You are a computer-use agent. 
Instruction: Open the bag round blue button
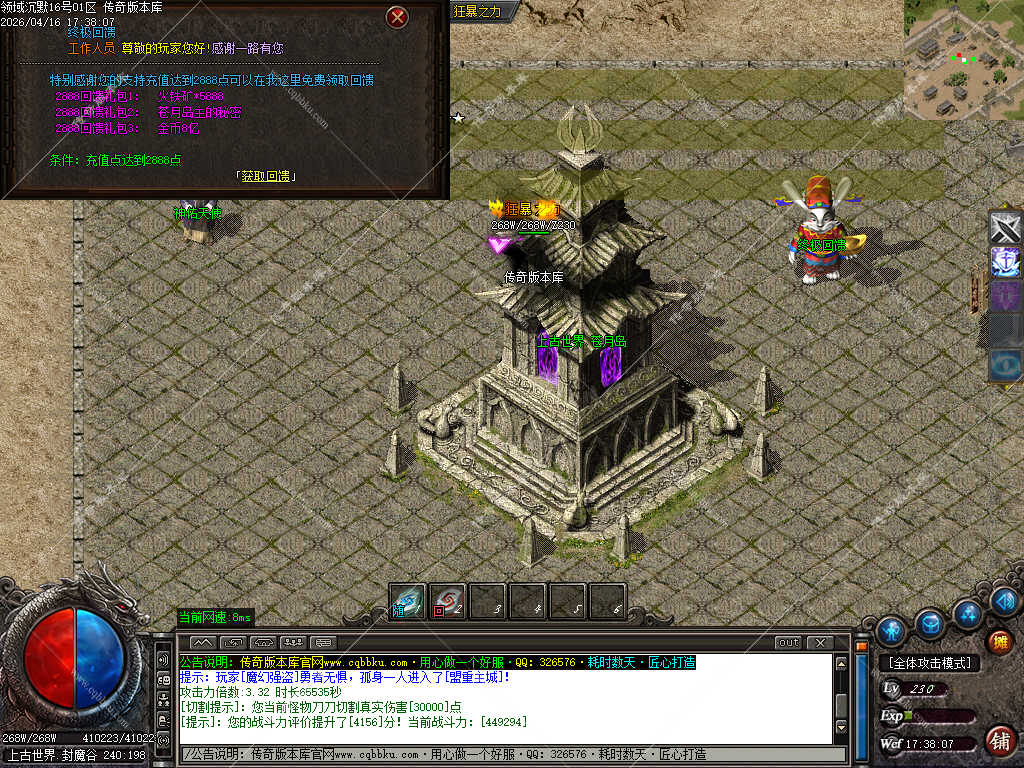(x=930, y=623)
